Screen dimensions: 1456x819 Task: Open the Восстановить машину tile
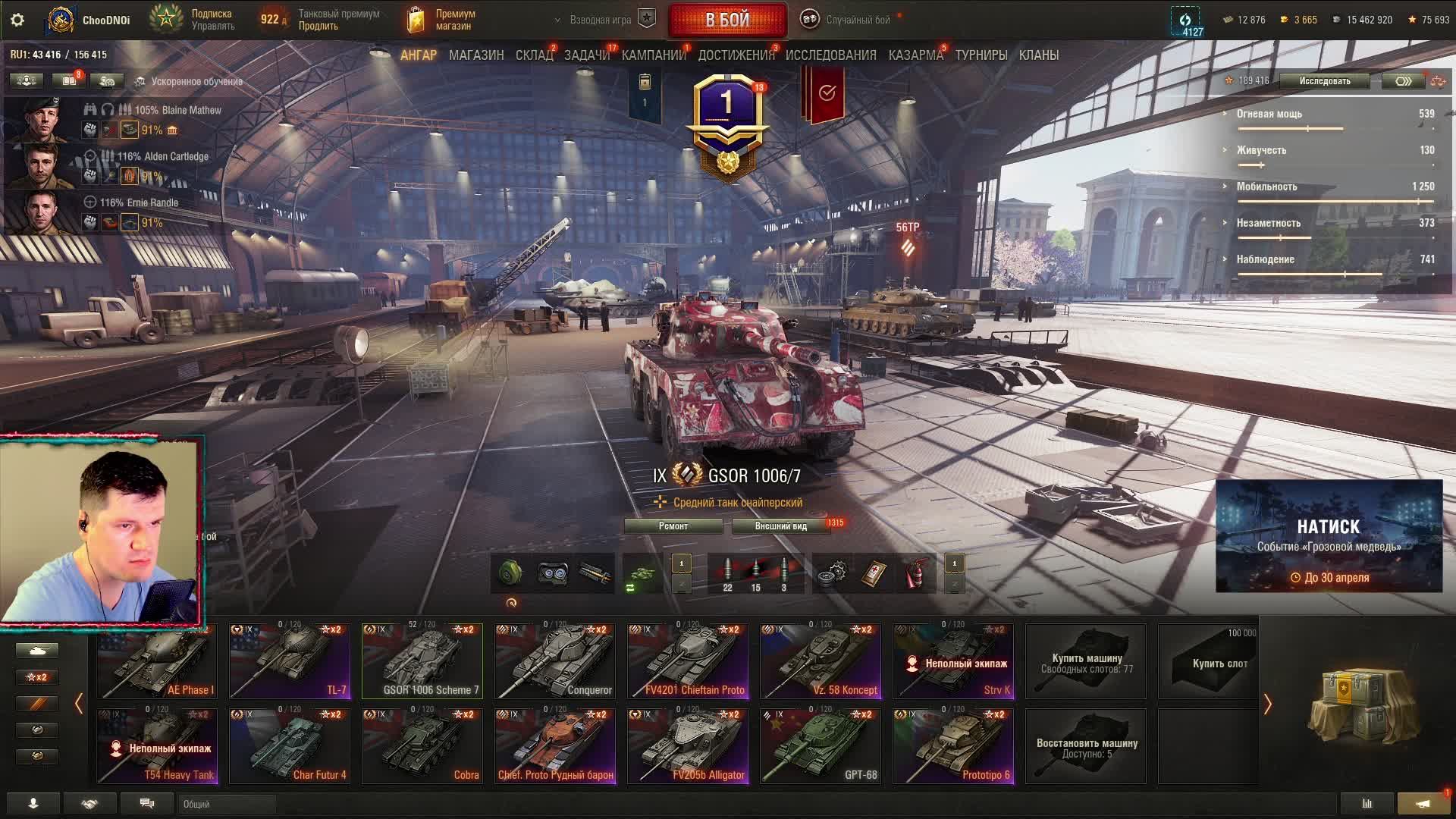point(1086,746)
